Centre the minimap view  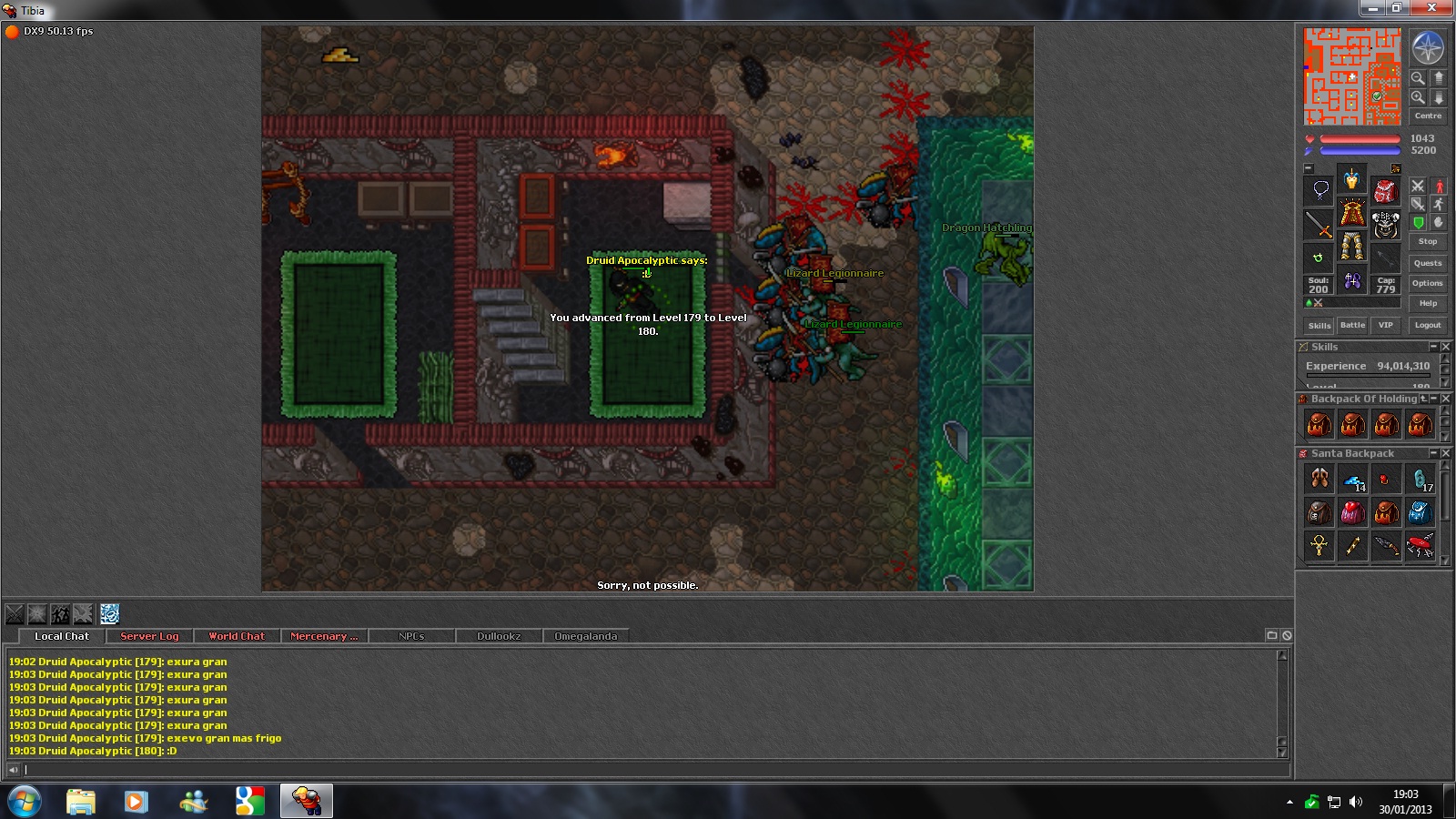click(x=1427, y=116)
